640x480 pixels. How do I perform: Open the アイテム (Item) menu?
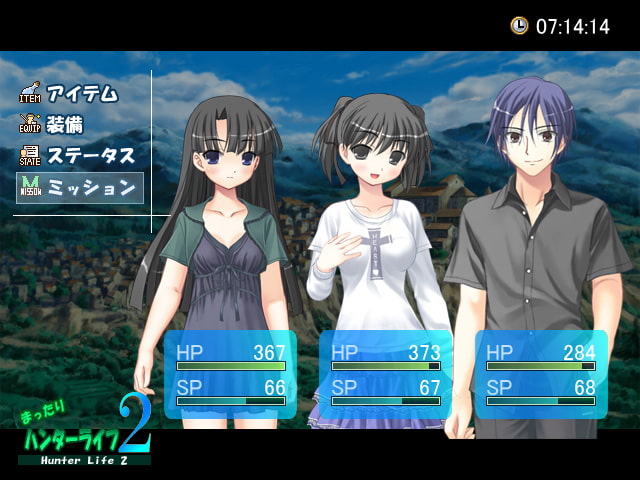[x=80, y=95]
